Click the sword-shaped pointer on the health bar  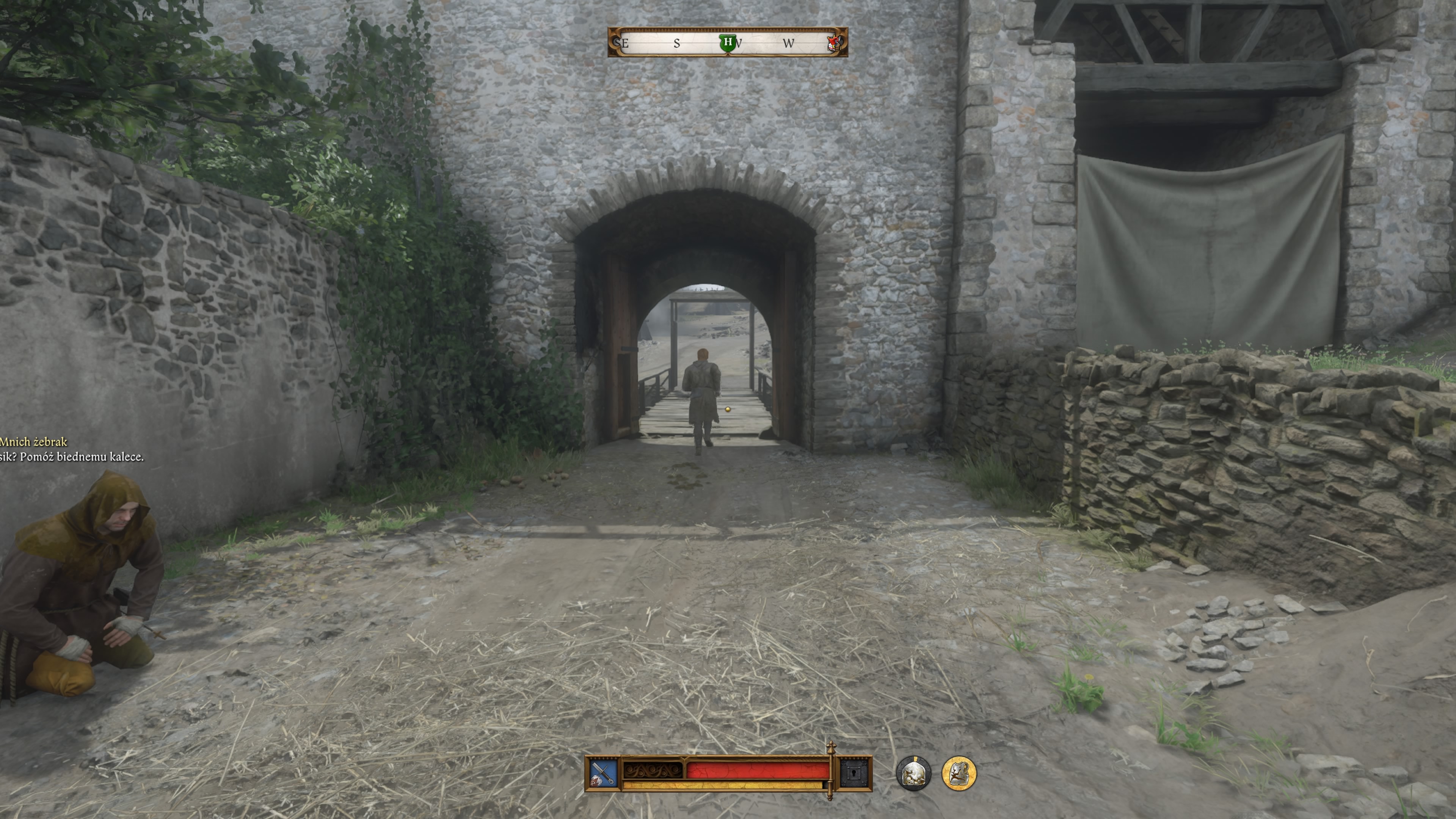(x=830, y=773)
